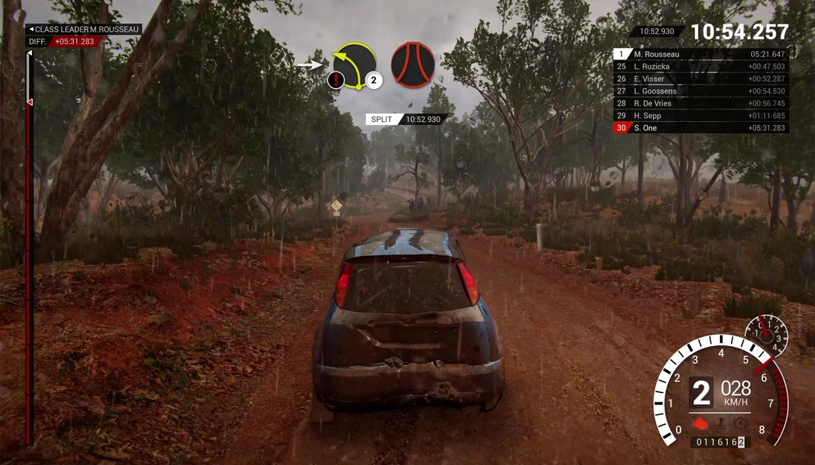
Task: Click L. Goossens in the timing list
Action: point(700,91)
